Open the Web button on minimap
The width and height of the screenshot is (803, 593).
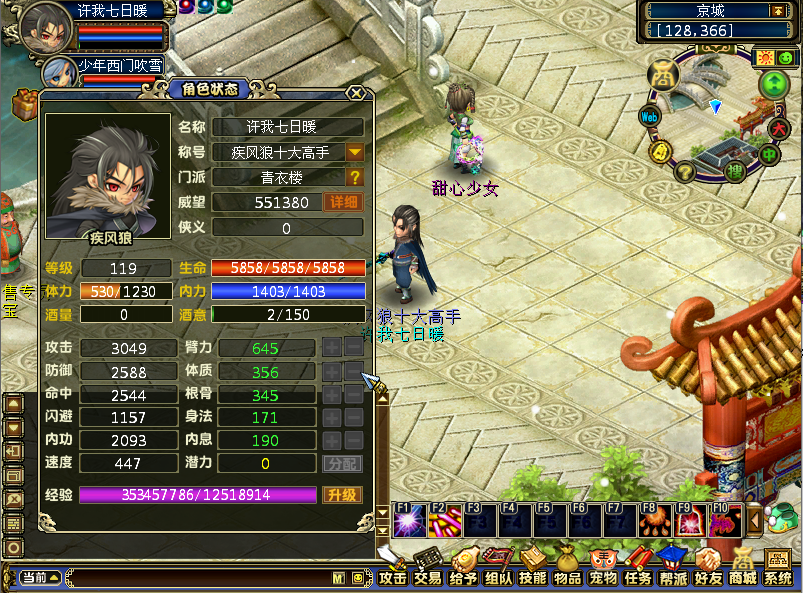[649, 116]
